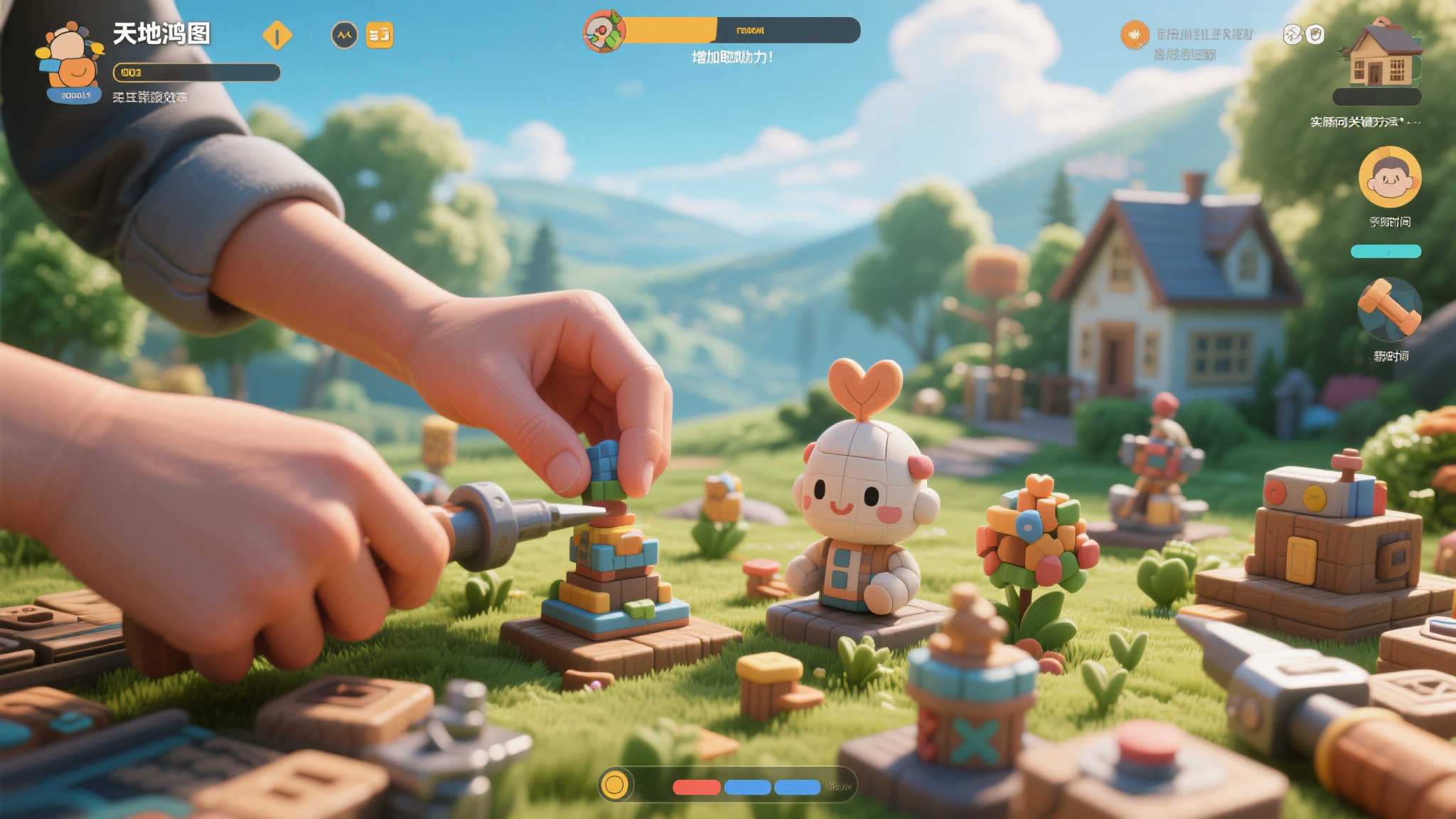Select the dark round zigzag icon
1456x819 pixels.
coord(345,35)
